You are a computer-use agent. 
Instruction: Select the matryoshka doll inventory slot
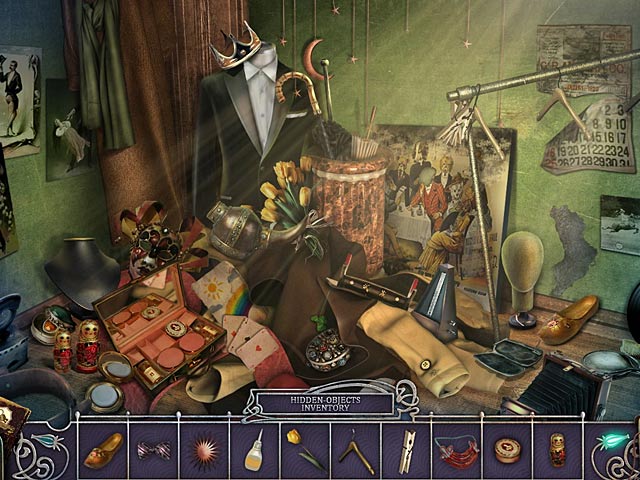coord(557,450)
